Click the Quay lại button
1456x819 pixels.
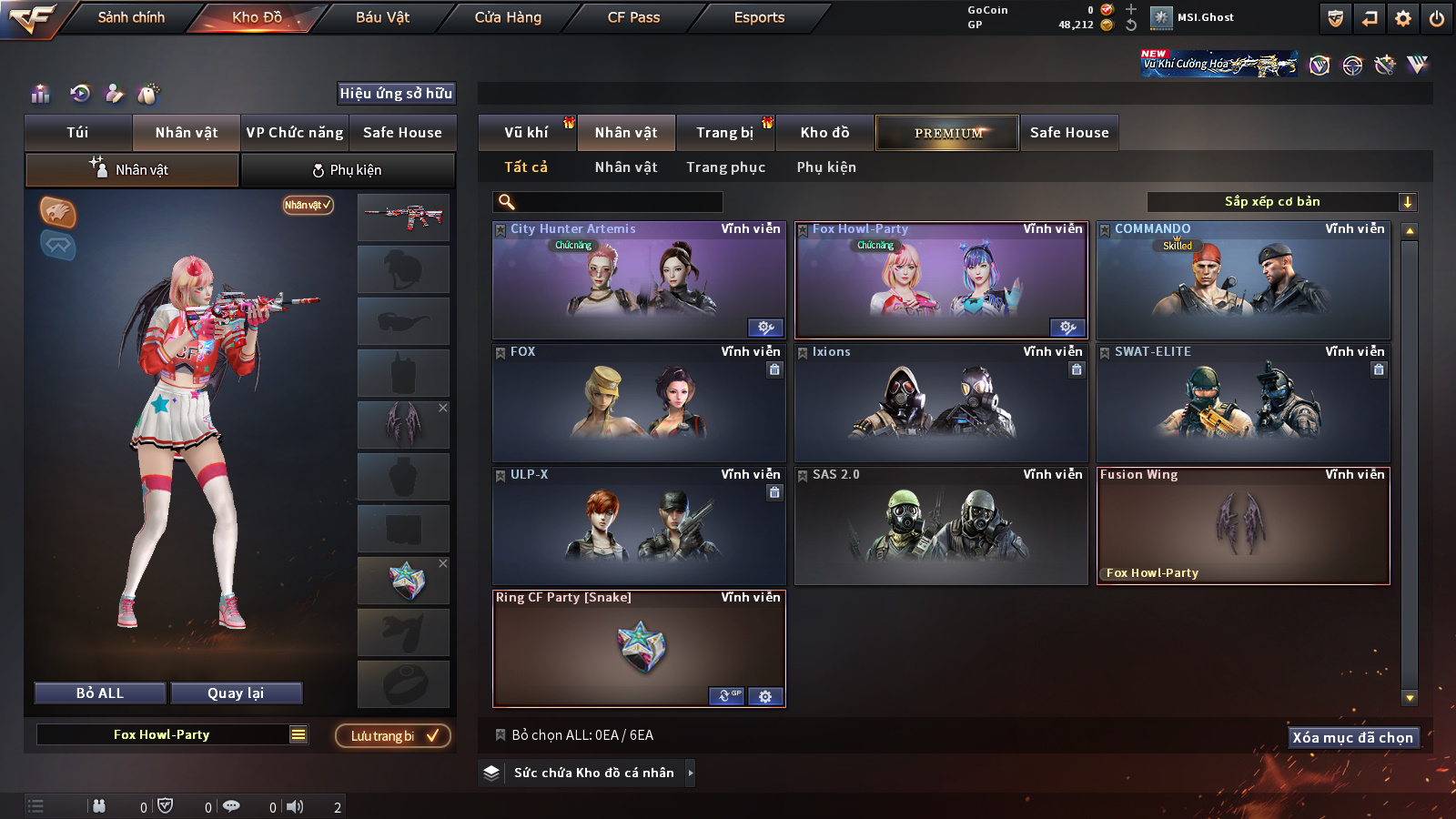pyautogui.click(x=236, y=693)
